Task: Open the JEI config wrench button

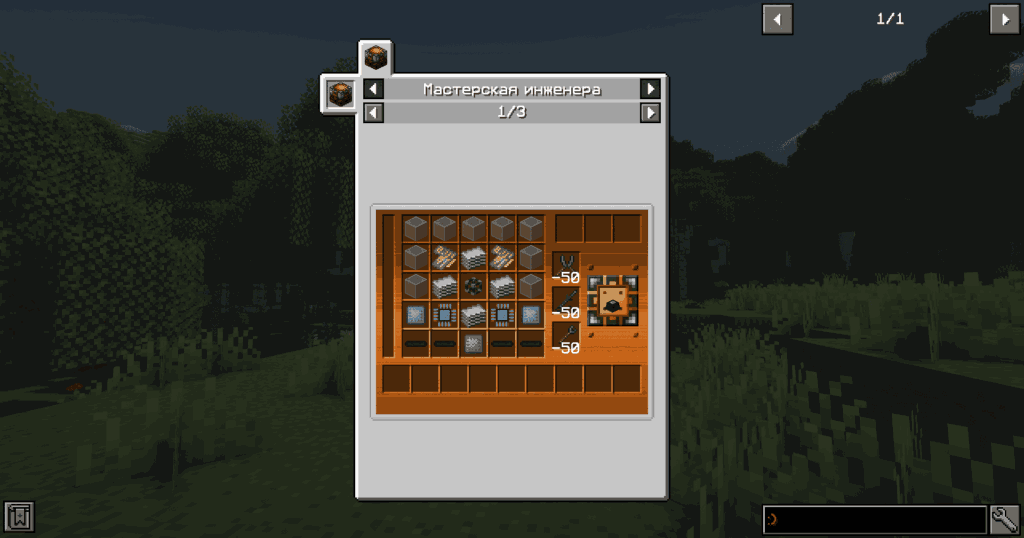Action: point(1004,519)
